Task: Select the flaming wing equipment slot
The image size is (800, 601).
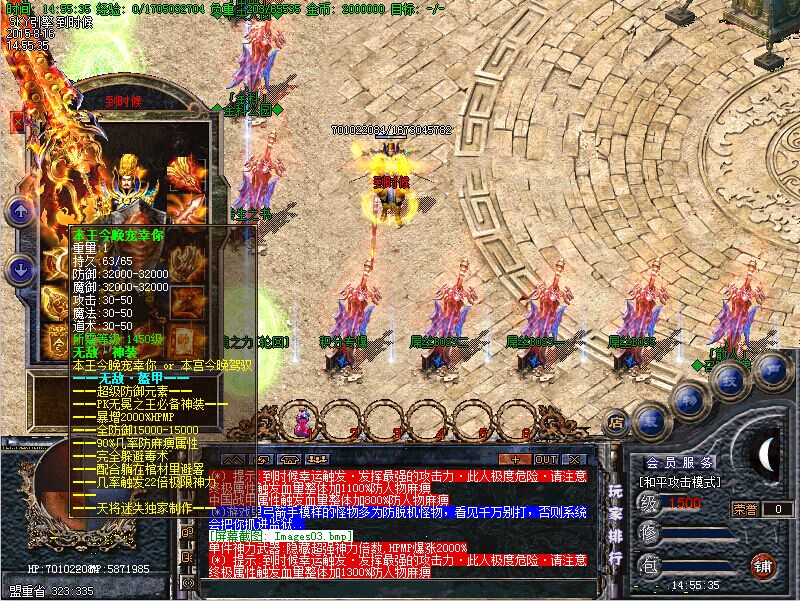Action: click(x=185, y=172)
